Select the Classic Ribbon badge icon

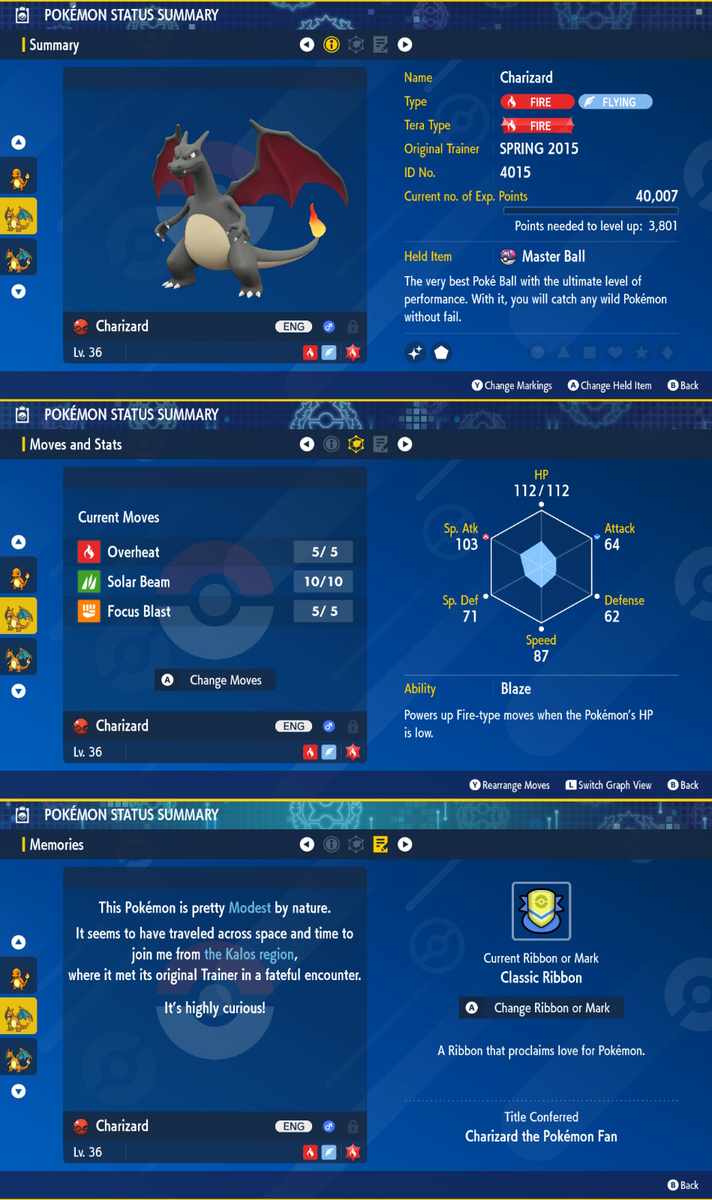pyautogui.click(x=541, y=911)
